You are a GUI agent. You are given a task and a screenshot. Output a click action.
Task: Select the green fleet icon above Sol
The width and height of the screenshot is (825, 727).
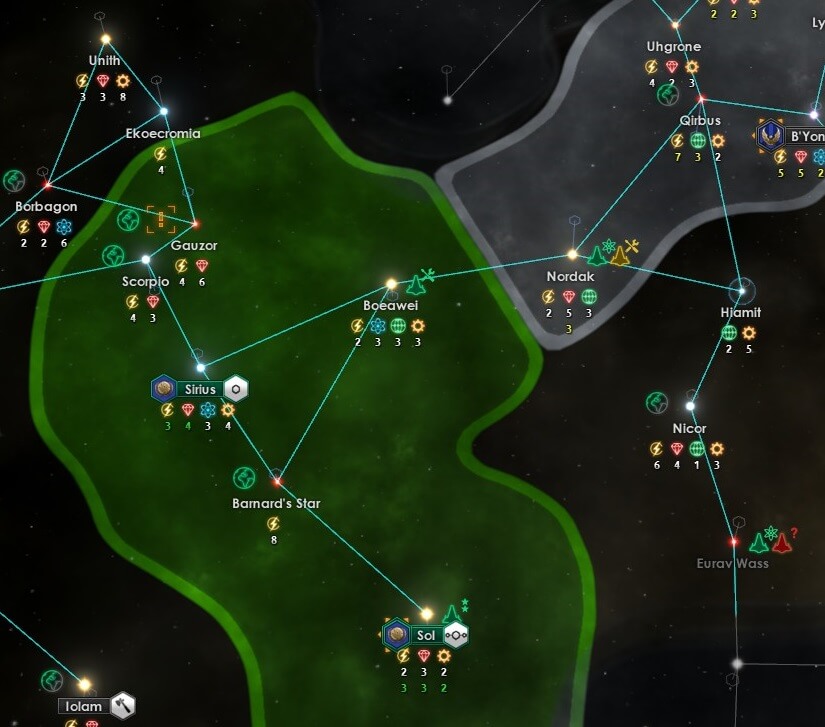coord(452,613)
